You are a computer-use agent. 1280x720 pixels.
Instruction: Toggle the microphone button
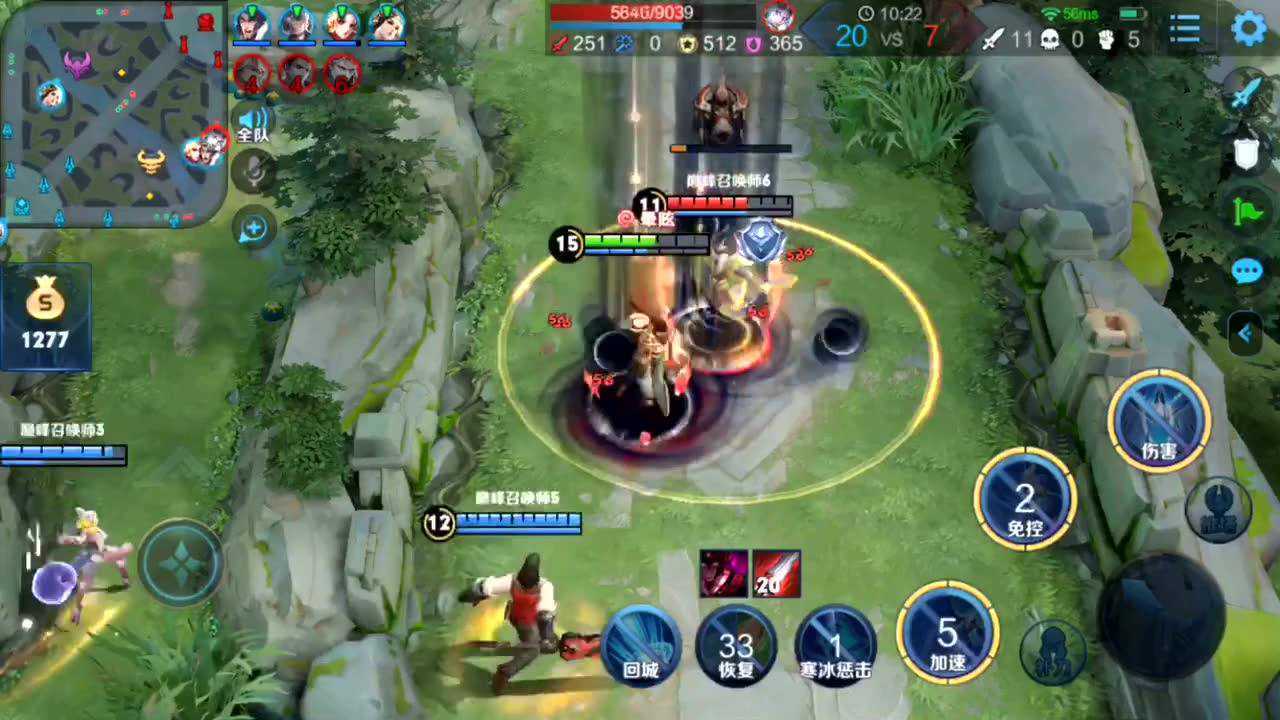(254, 172)
